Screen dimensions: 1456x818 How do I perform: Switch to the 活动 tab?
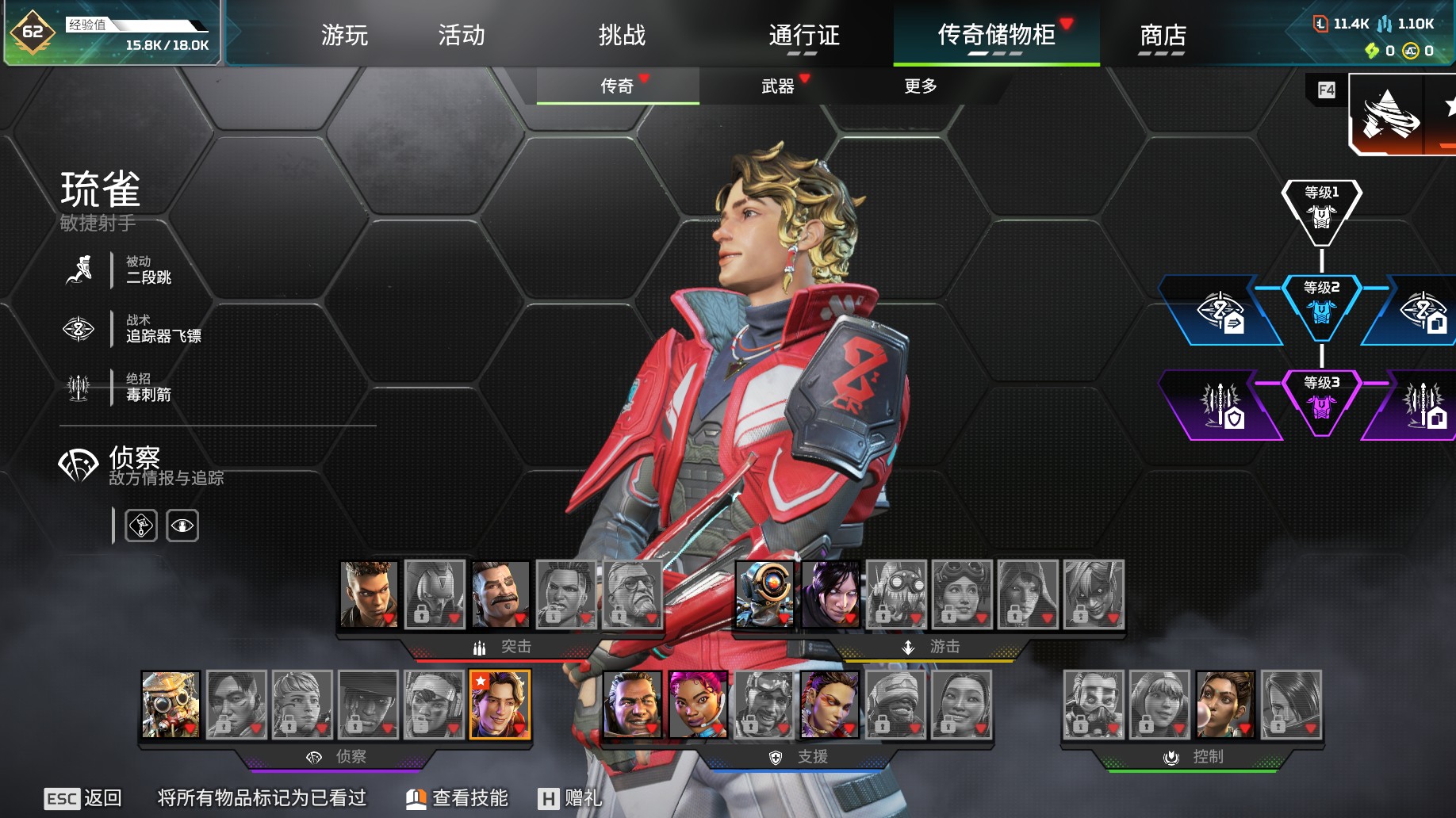(x=462, y=35)
